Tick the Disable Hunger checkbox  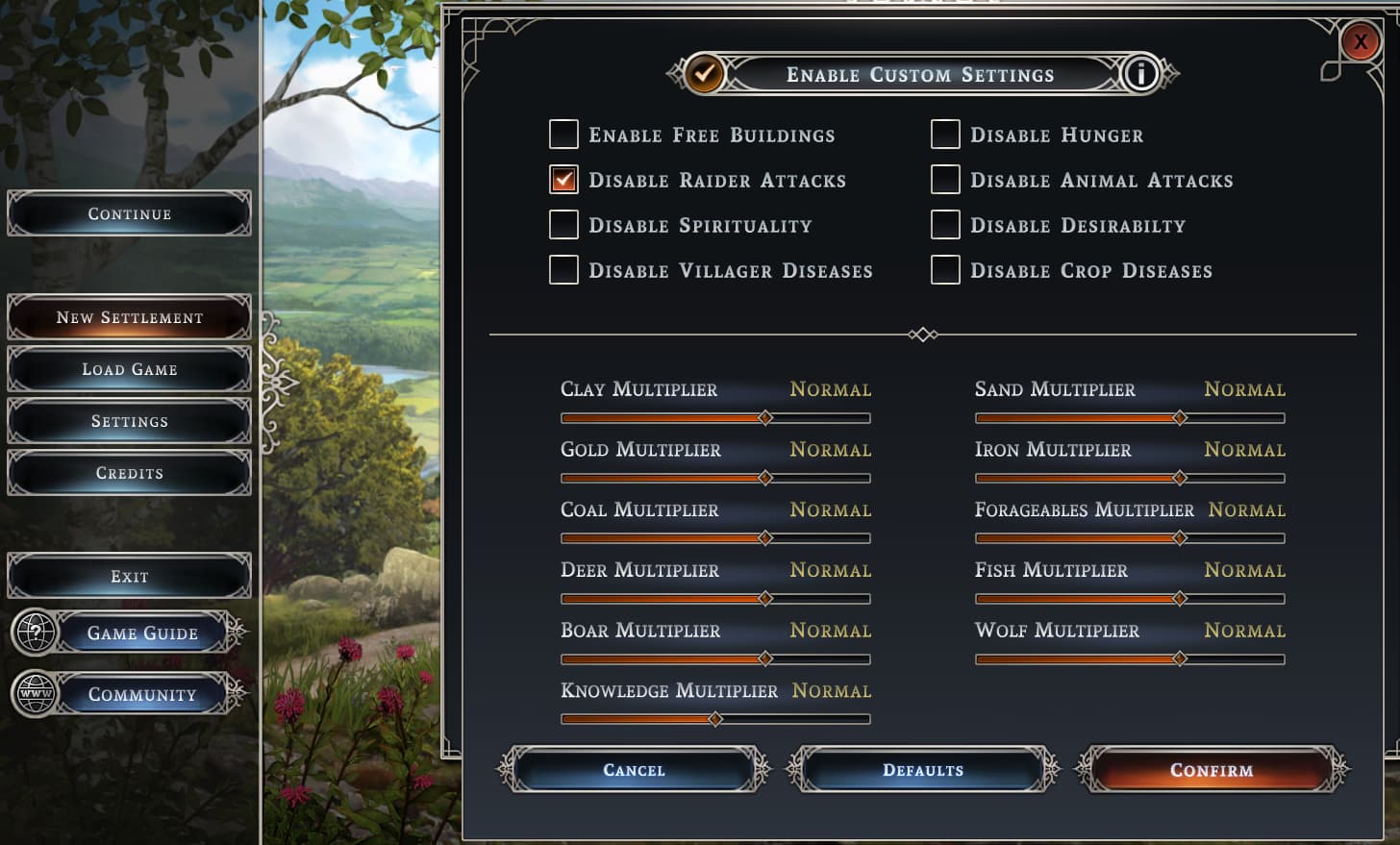click(x=945, y=135)
